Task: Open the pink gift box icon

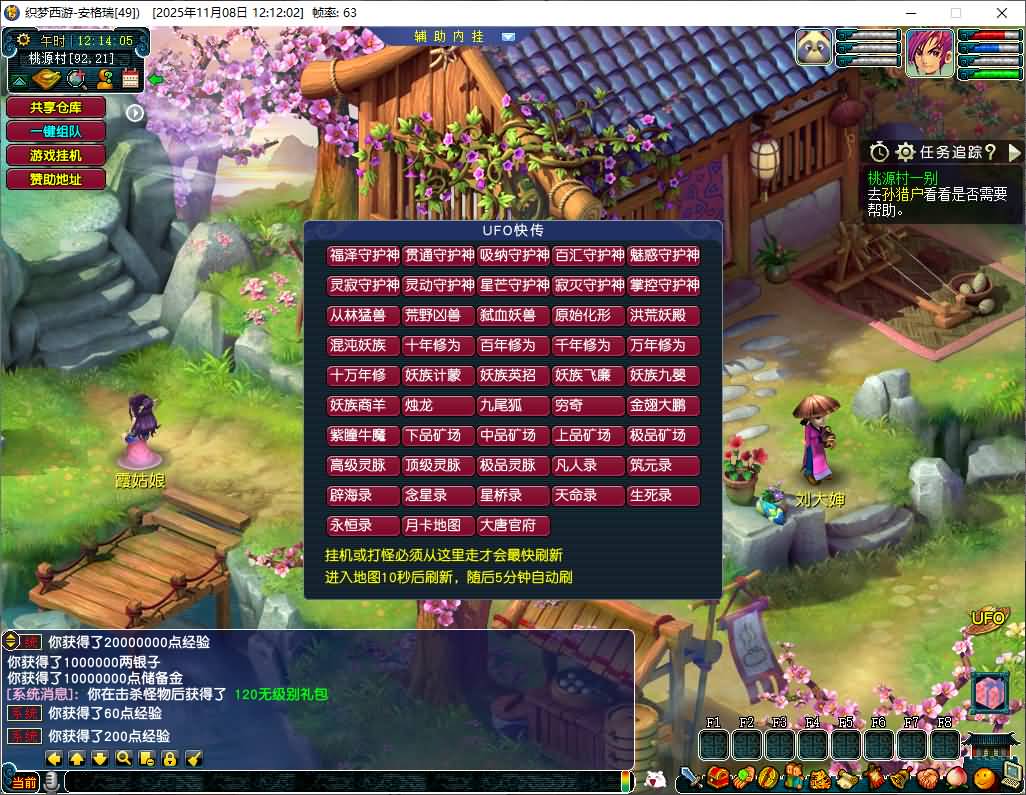Action: click(992, 694)
